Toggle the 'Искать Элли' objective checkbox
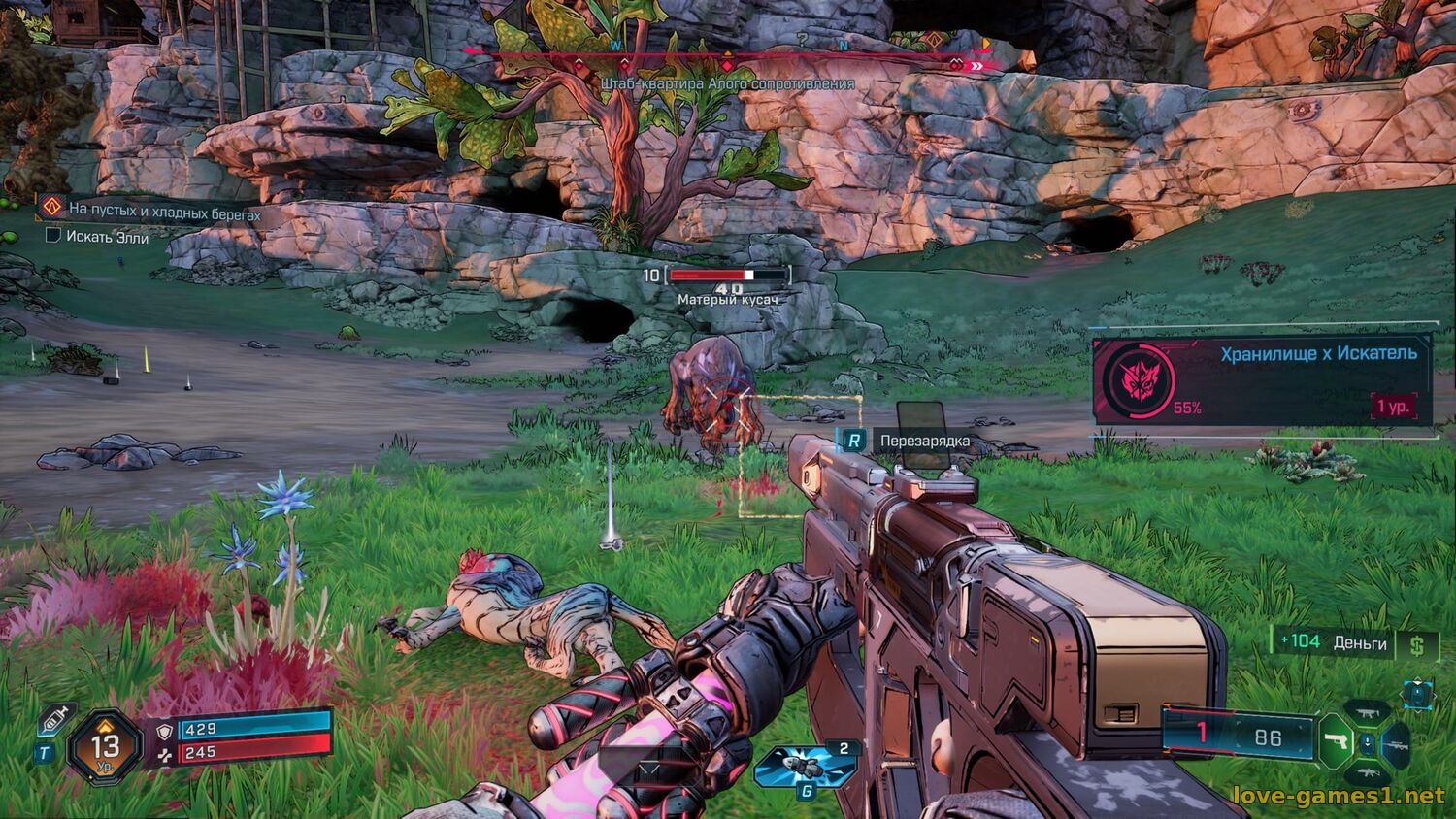 coord(53,235)
